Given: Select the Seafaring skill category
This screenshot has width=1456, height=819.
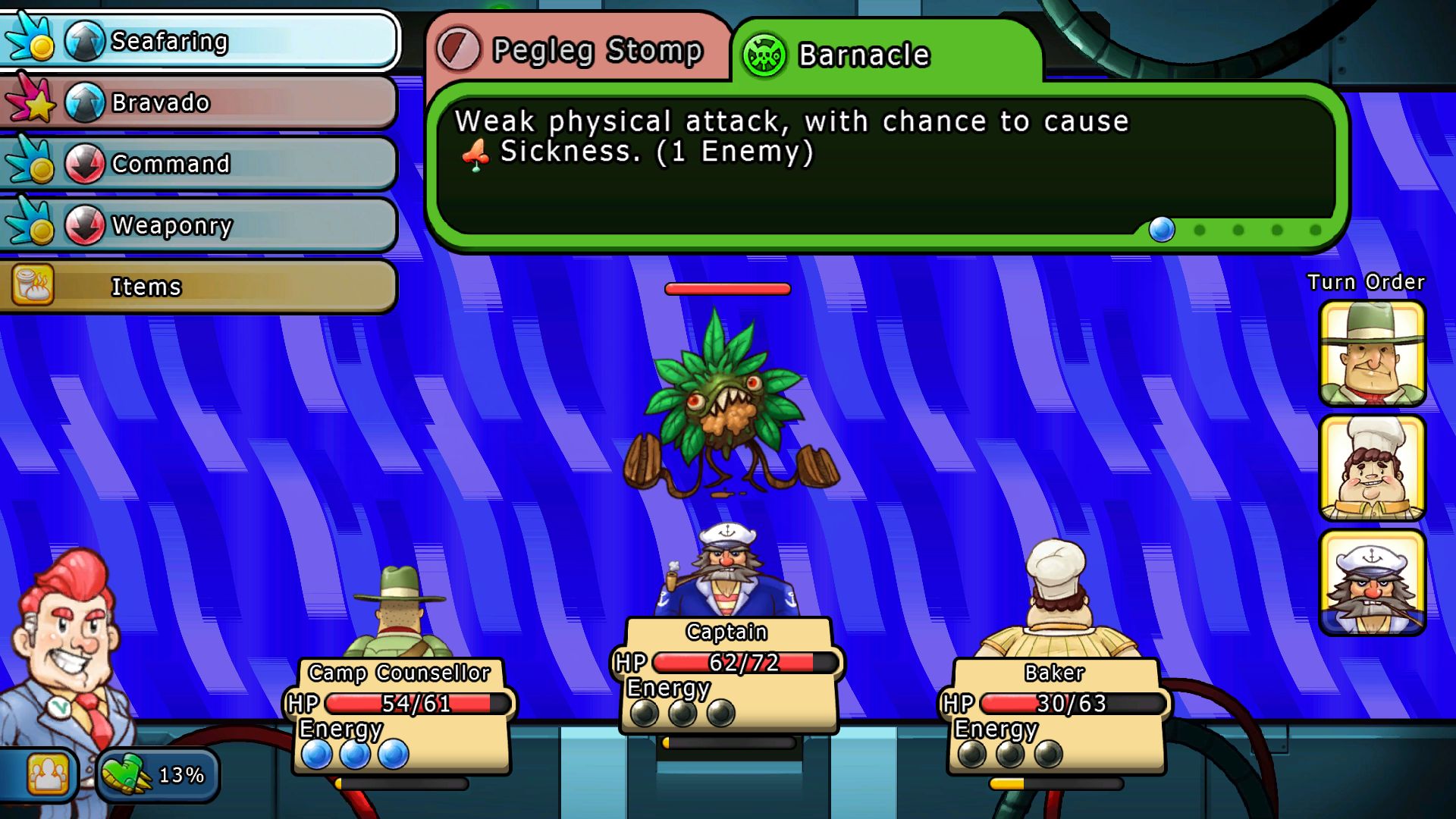Looking at the screenshot, I should click(201, 41).
